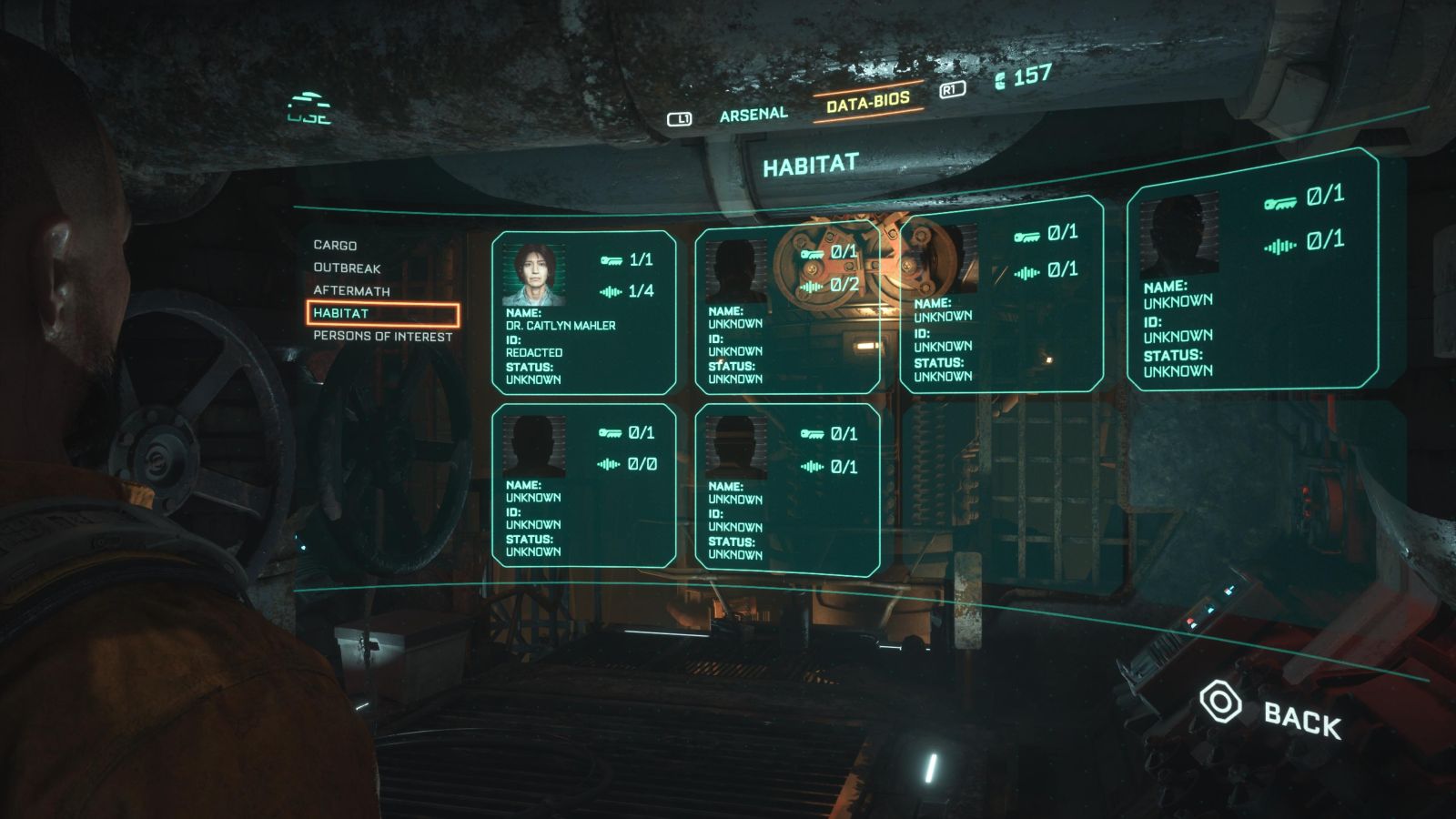
Task: Choose the Outbreak category
Action: point(347,268)
